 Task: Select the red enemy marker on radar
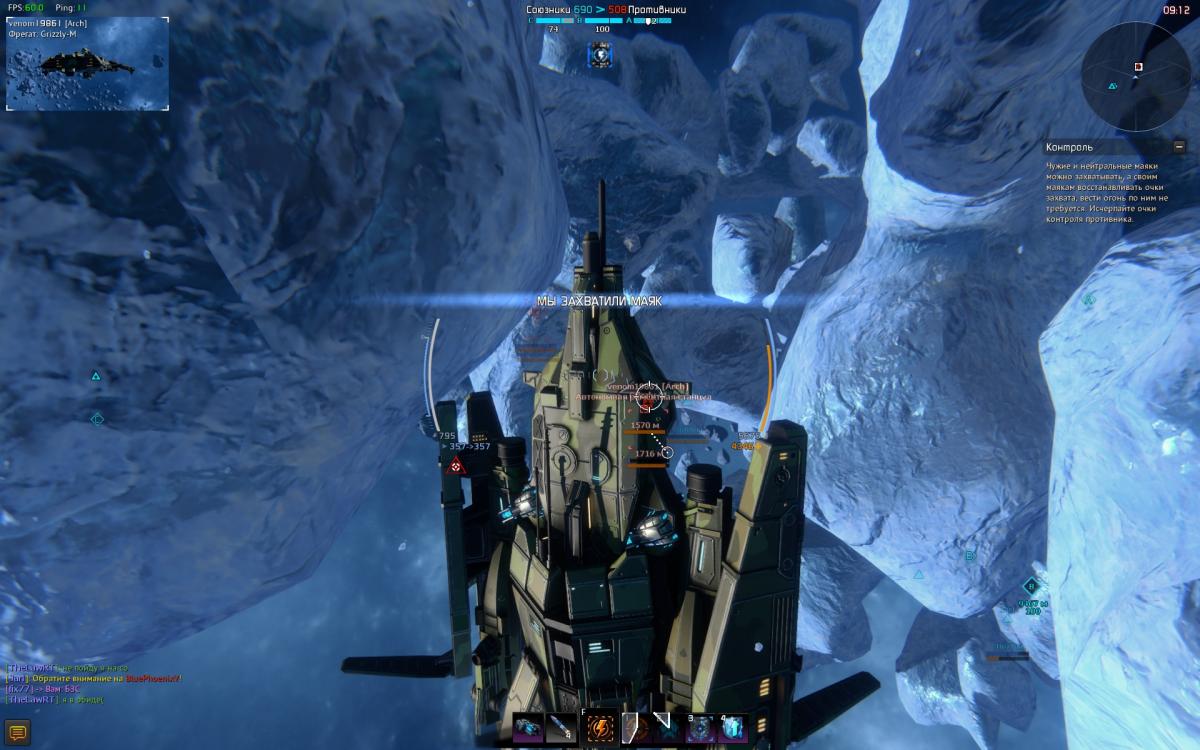[x=1138, y=67]
